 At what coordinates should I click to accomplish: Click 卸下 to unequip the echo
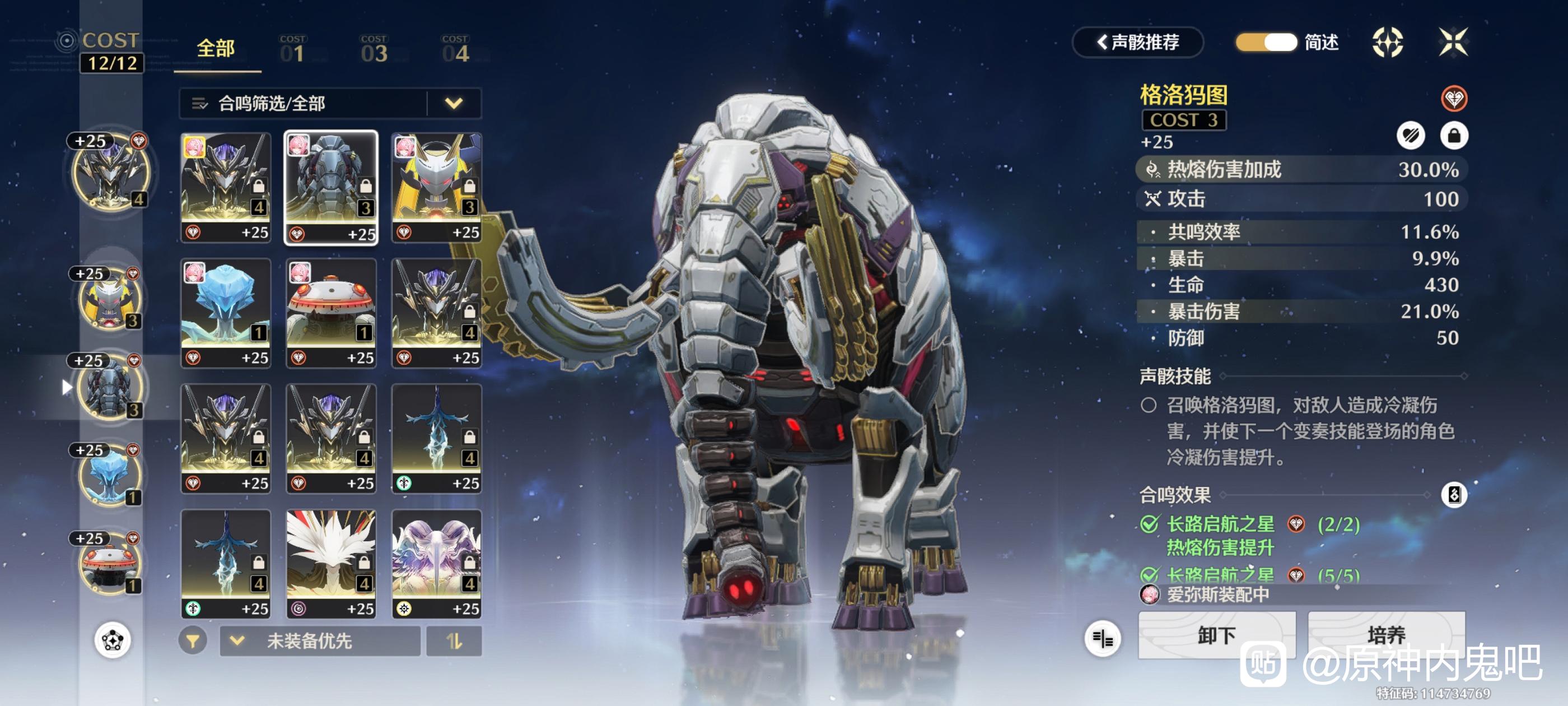click(x=1216, y=635)
